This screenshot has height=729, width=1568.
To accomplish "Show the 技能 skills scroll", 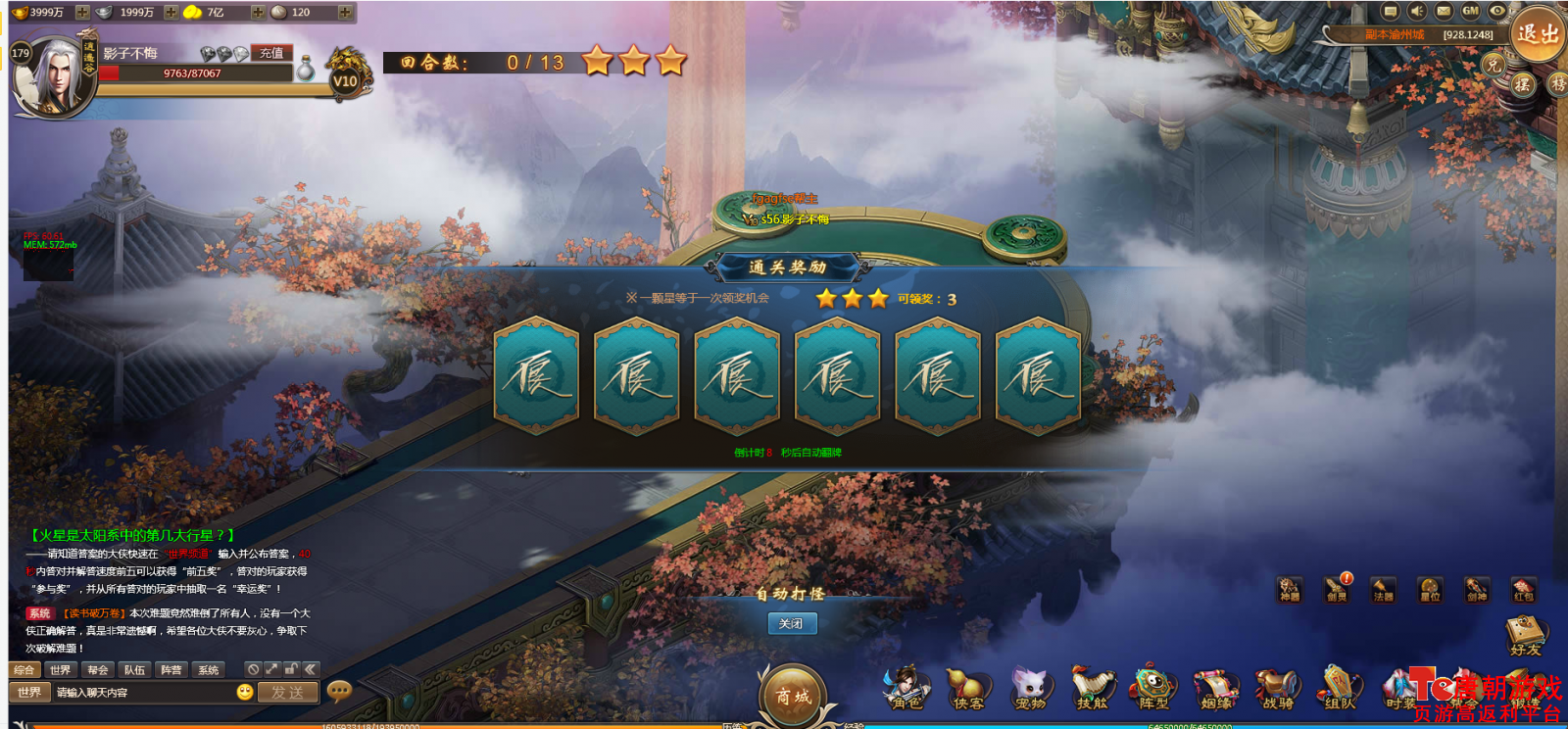I will (x=1092, y=689).
